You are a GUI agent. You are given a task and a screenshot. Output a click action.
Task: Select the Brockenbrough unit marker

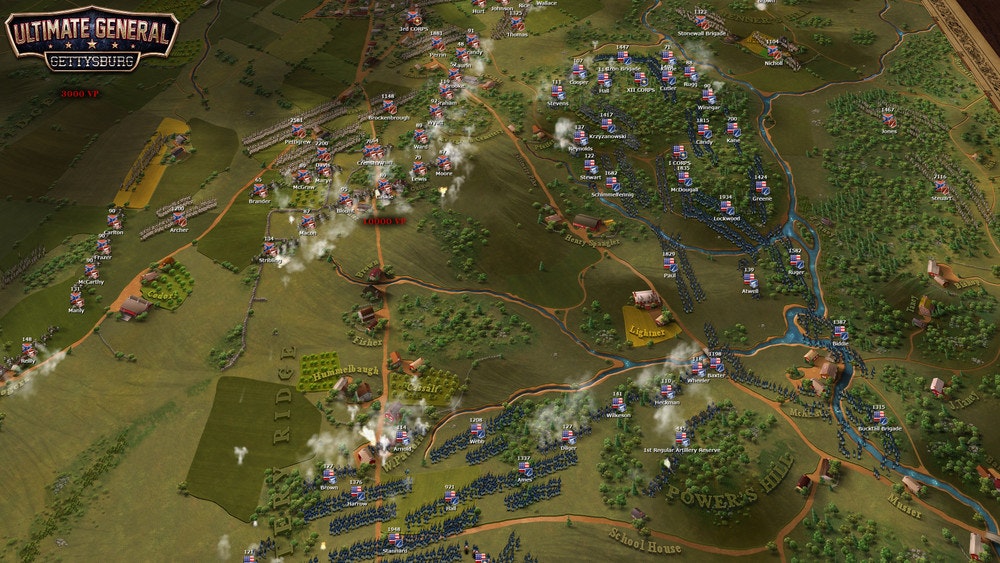(387, 107)
